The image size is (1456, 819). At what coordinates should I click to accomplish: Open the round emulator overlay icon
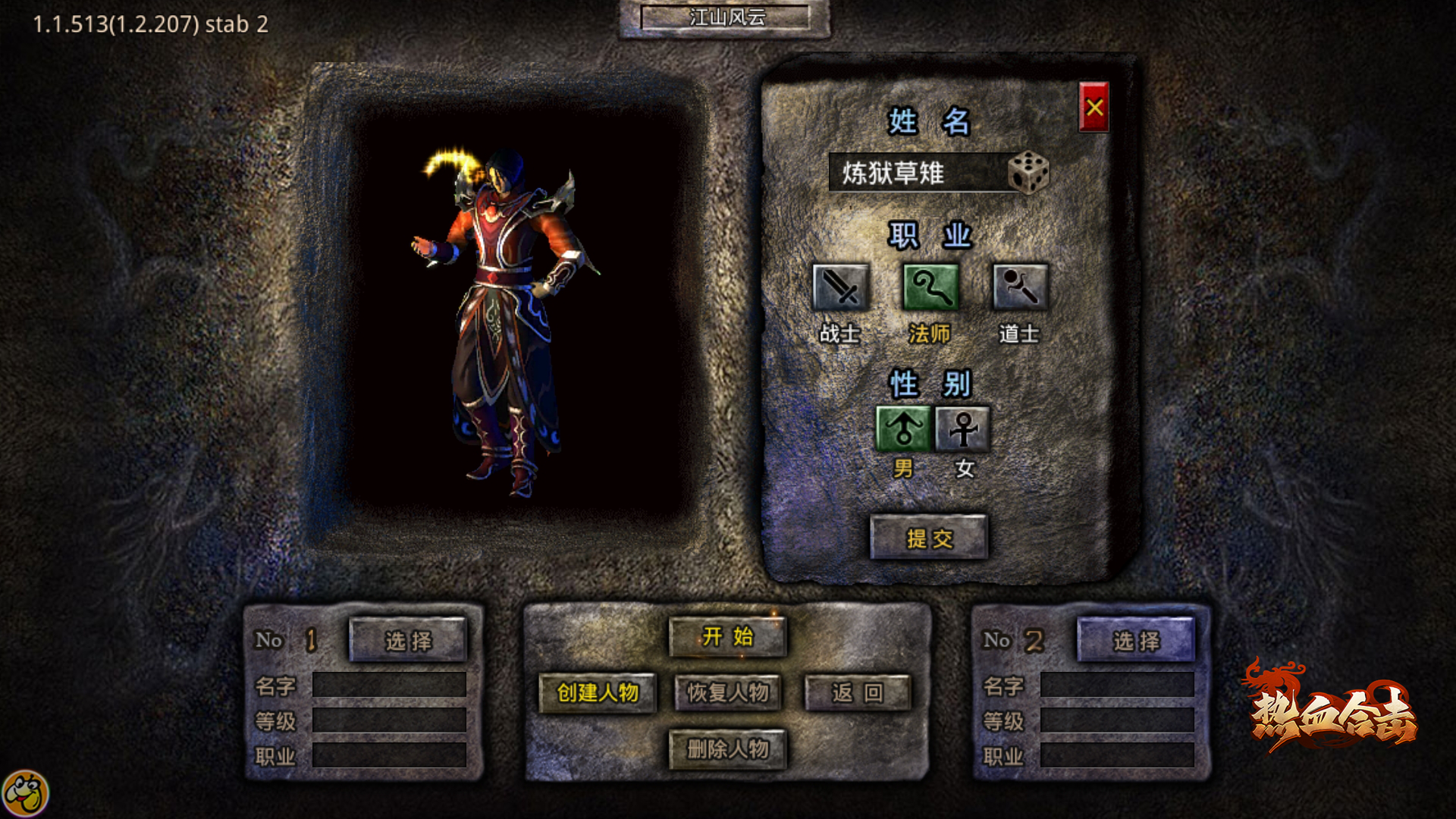click(x=25, y=794)
